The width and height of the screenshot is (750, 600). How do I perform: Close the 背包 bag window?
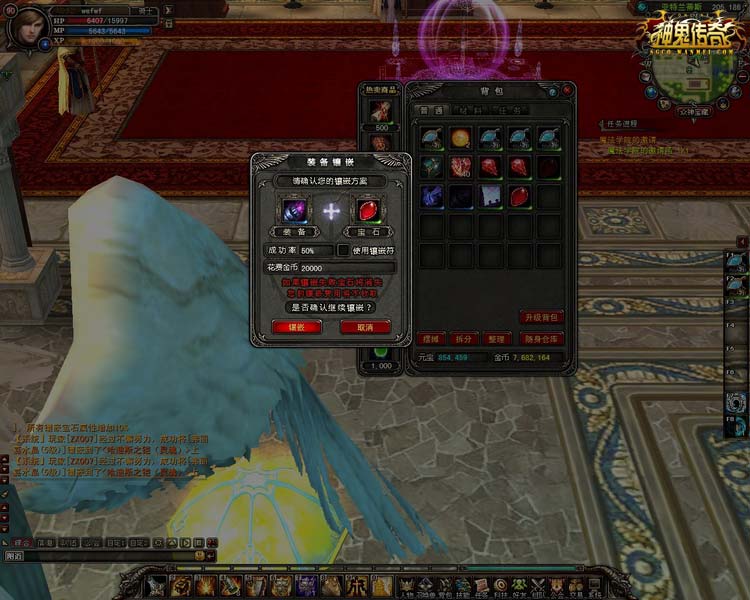coord(567,89)
